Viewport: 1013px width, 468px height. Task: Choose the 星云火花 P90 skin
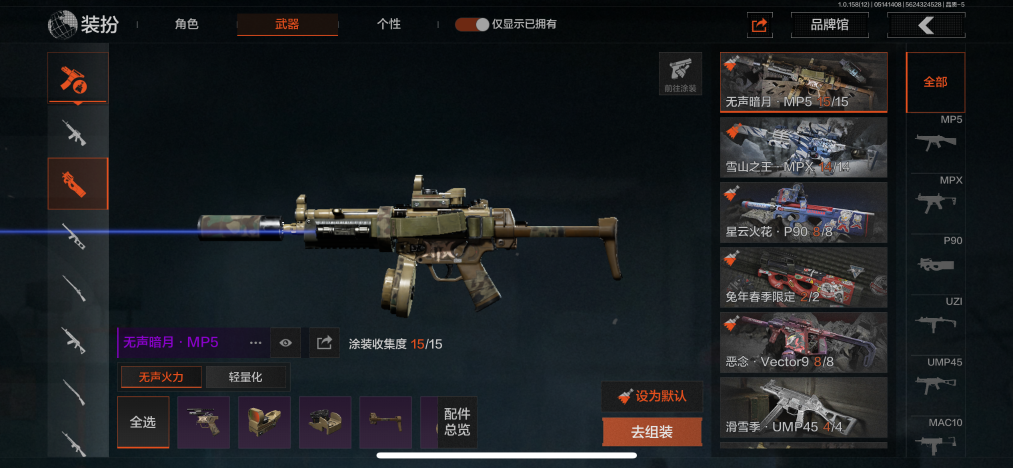click(x=803, y=211)
